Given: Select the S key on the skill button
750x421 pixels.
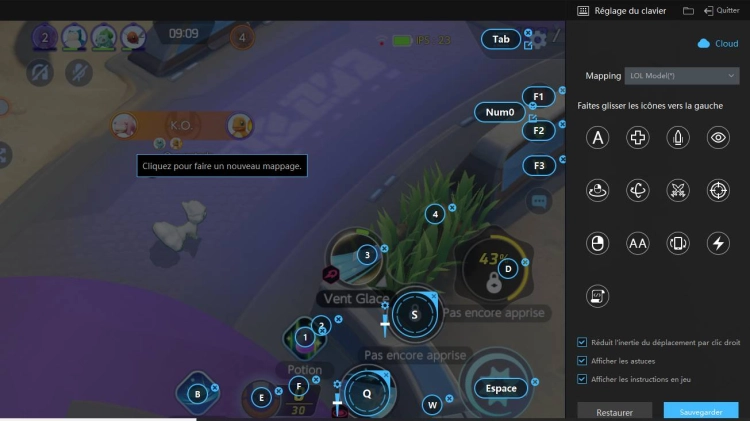Looking at the screenshot, I should [414, 314].
